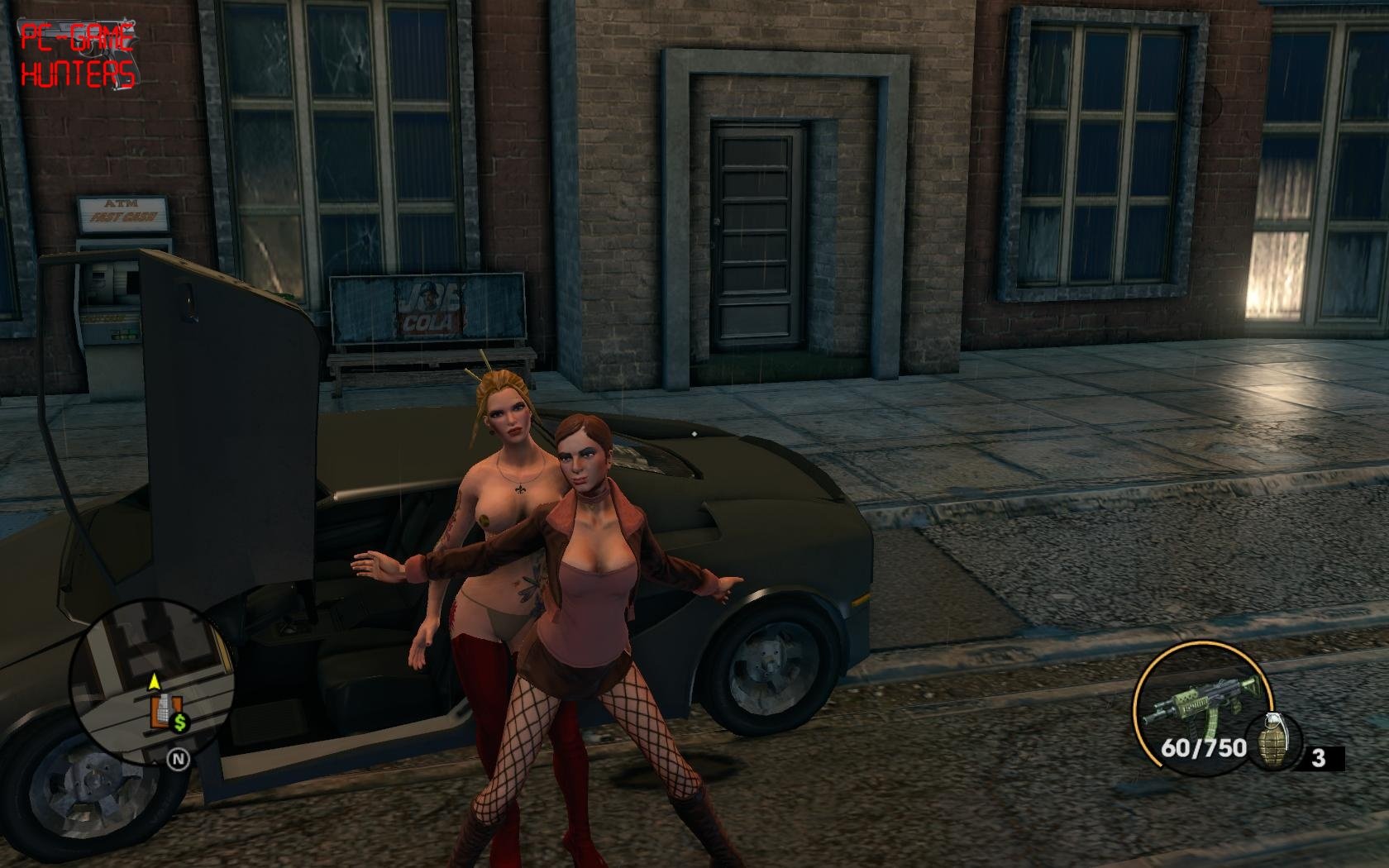Choose the grenade icon
This screenshot has width=1389, height=868.
1274,742
